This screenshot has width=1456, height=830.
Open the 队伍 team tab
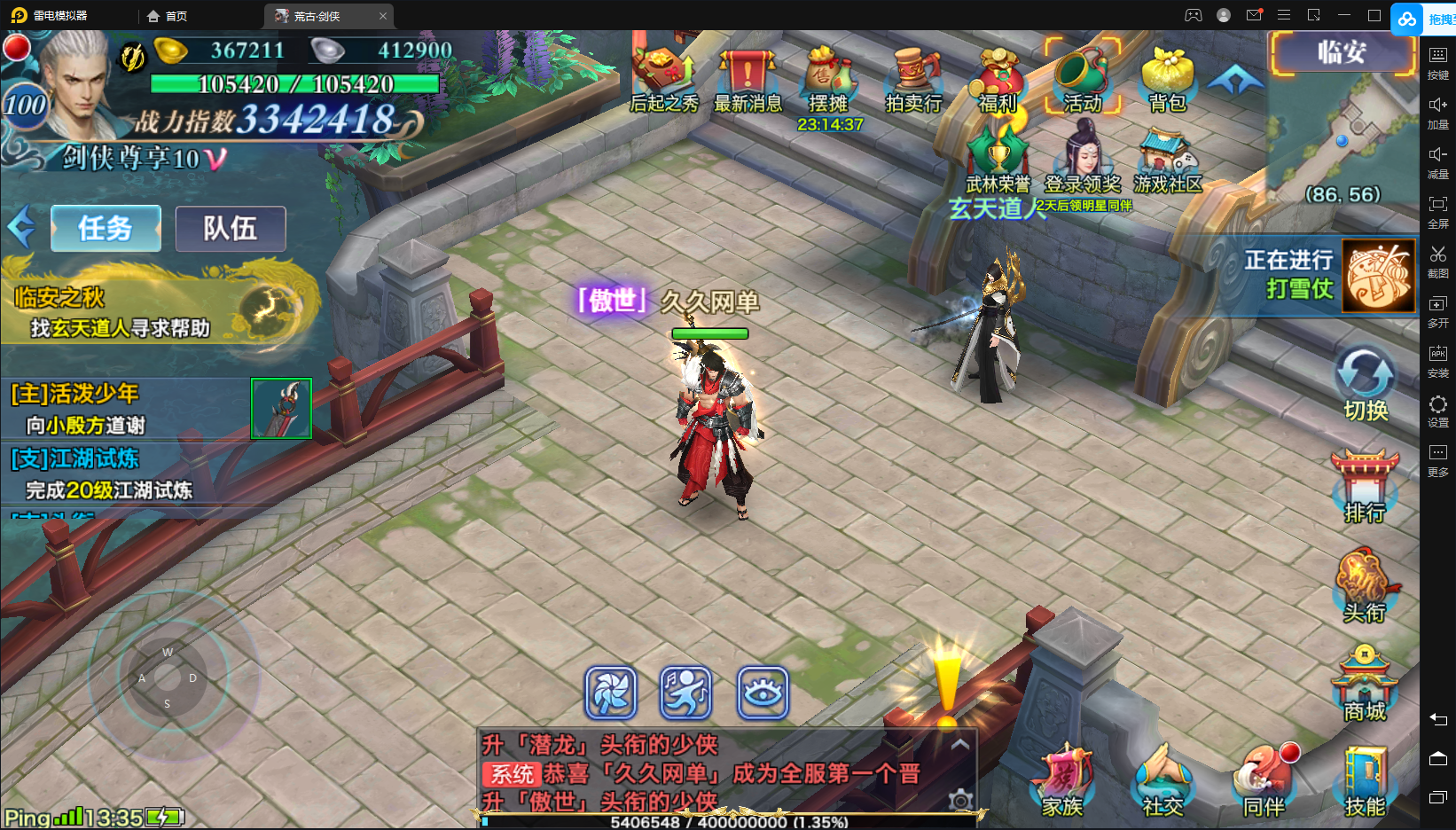[231, 229]
